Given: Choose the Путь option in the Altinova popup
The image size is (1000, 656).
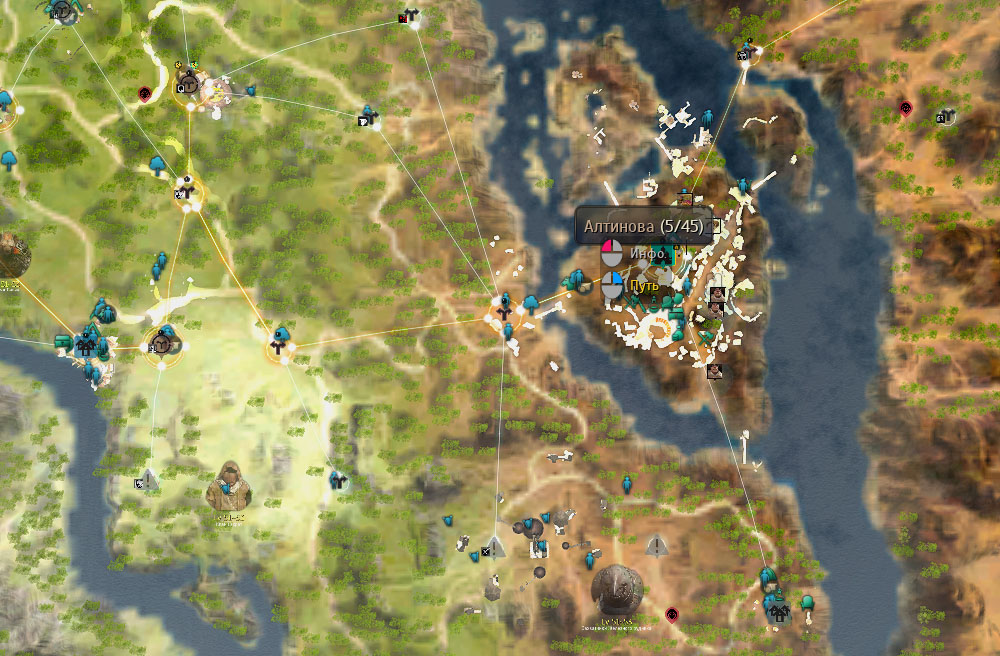Looking at the screenshot, I should pyautogui.click(x=644, y=287).
